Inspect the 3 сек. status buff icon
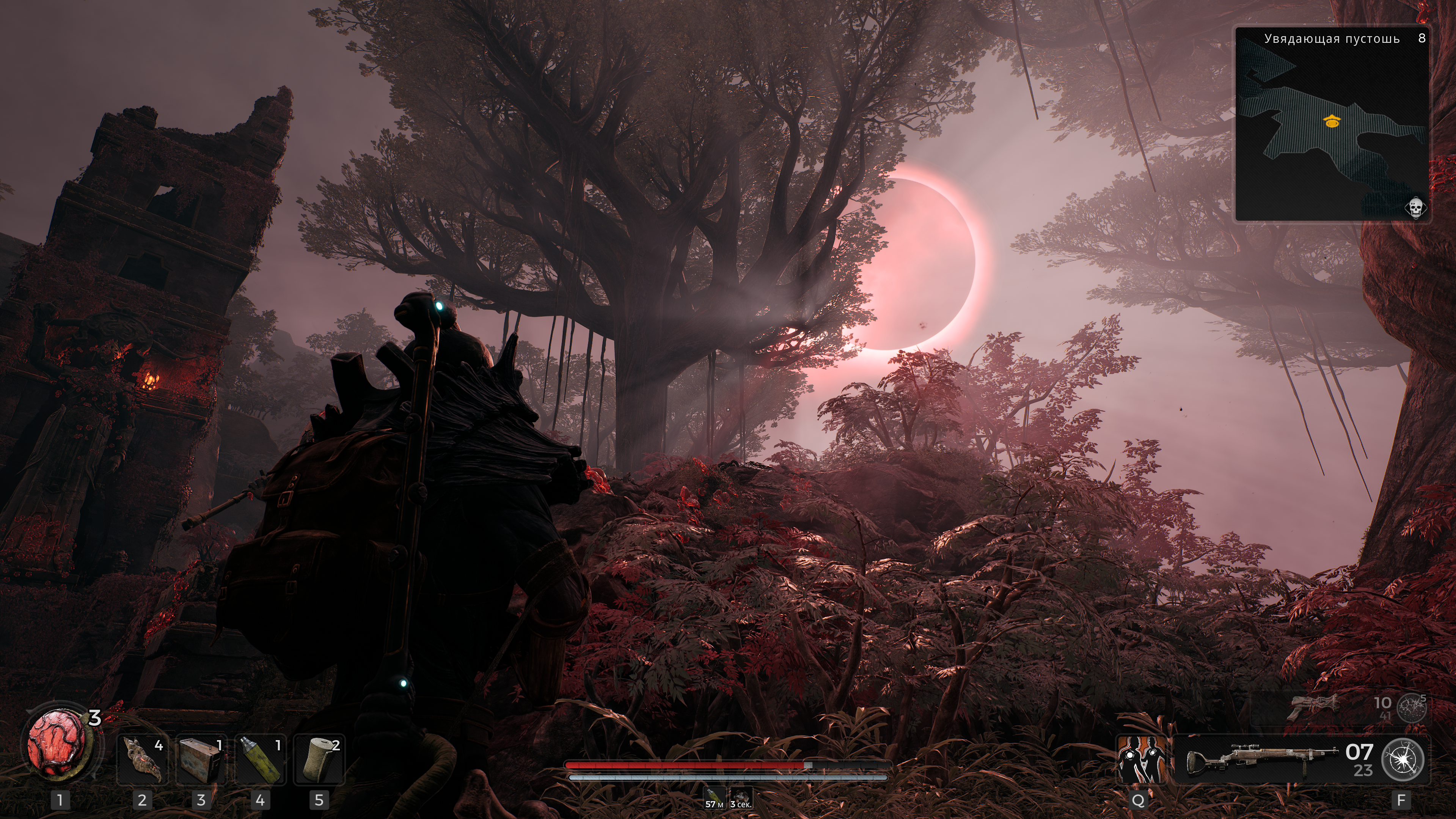 [740, 797]
